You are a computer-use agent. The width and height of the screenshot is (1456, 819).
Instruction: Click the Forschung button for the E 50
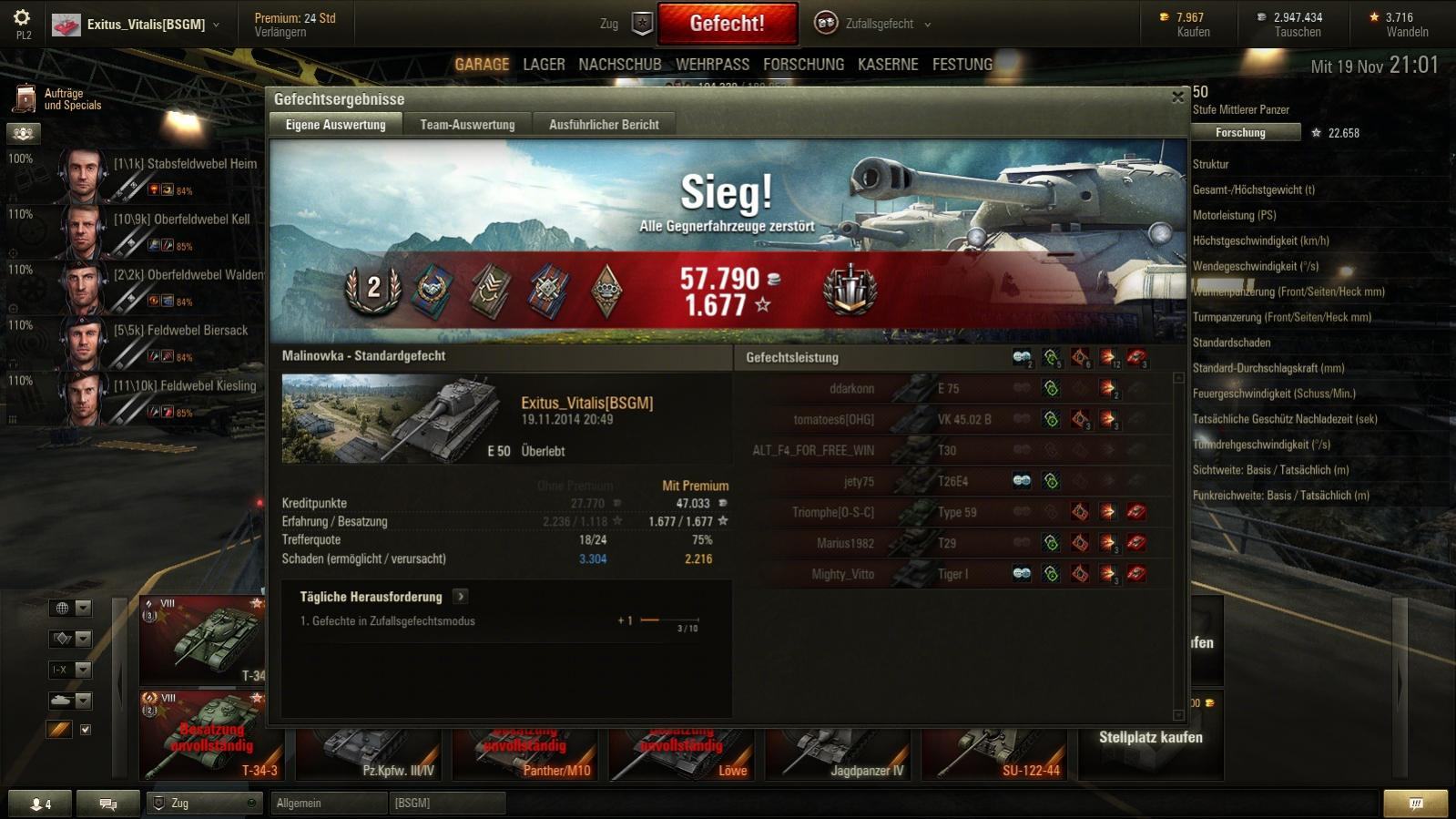pyautogui.click(x=1240, y=133)
